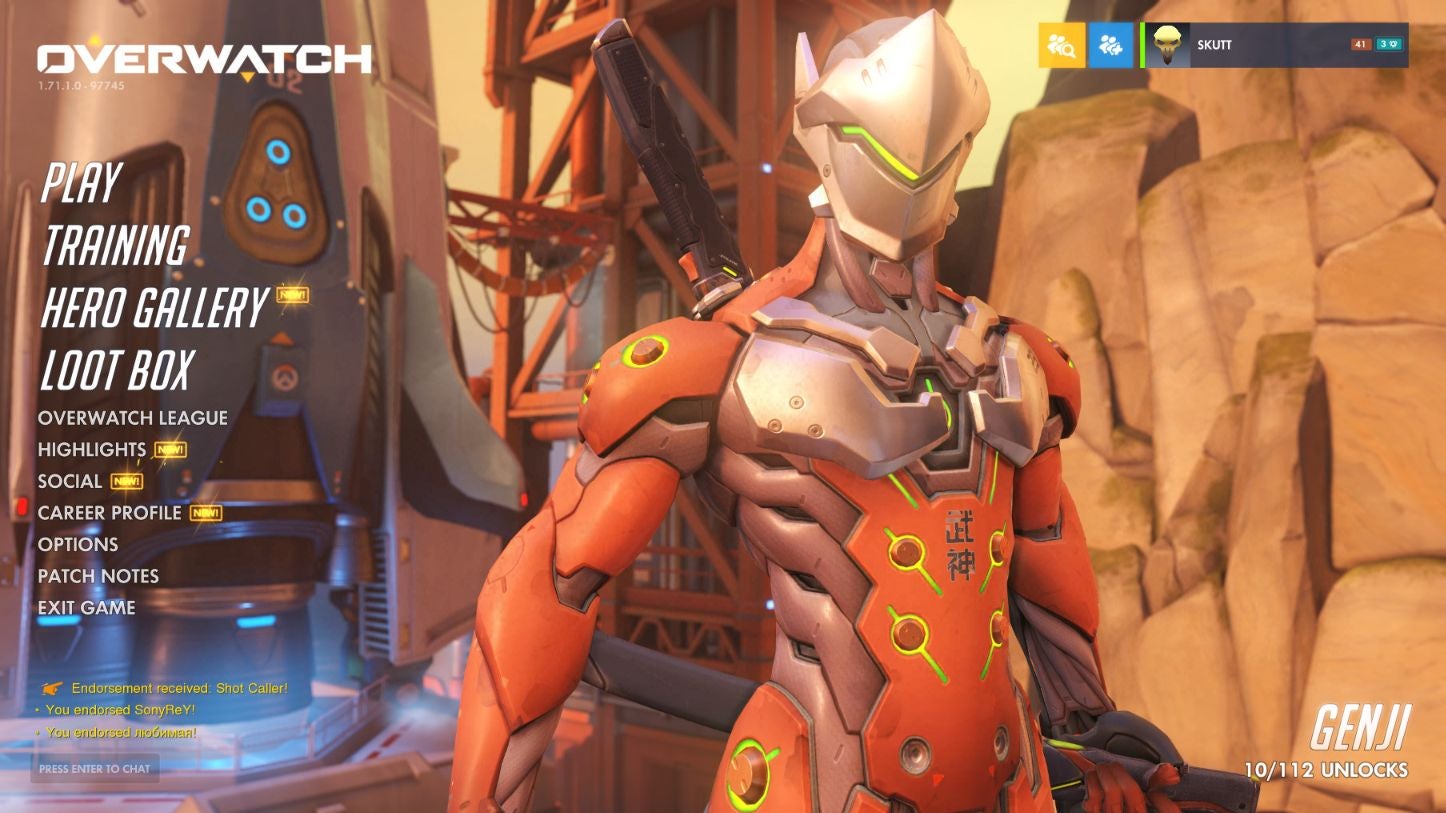Click the yellow Looking for Group button
Viewport: 1446px width, 813px height.
click(1061, 45)
